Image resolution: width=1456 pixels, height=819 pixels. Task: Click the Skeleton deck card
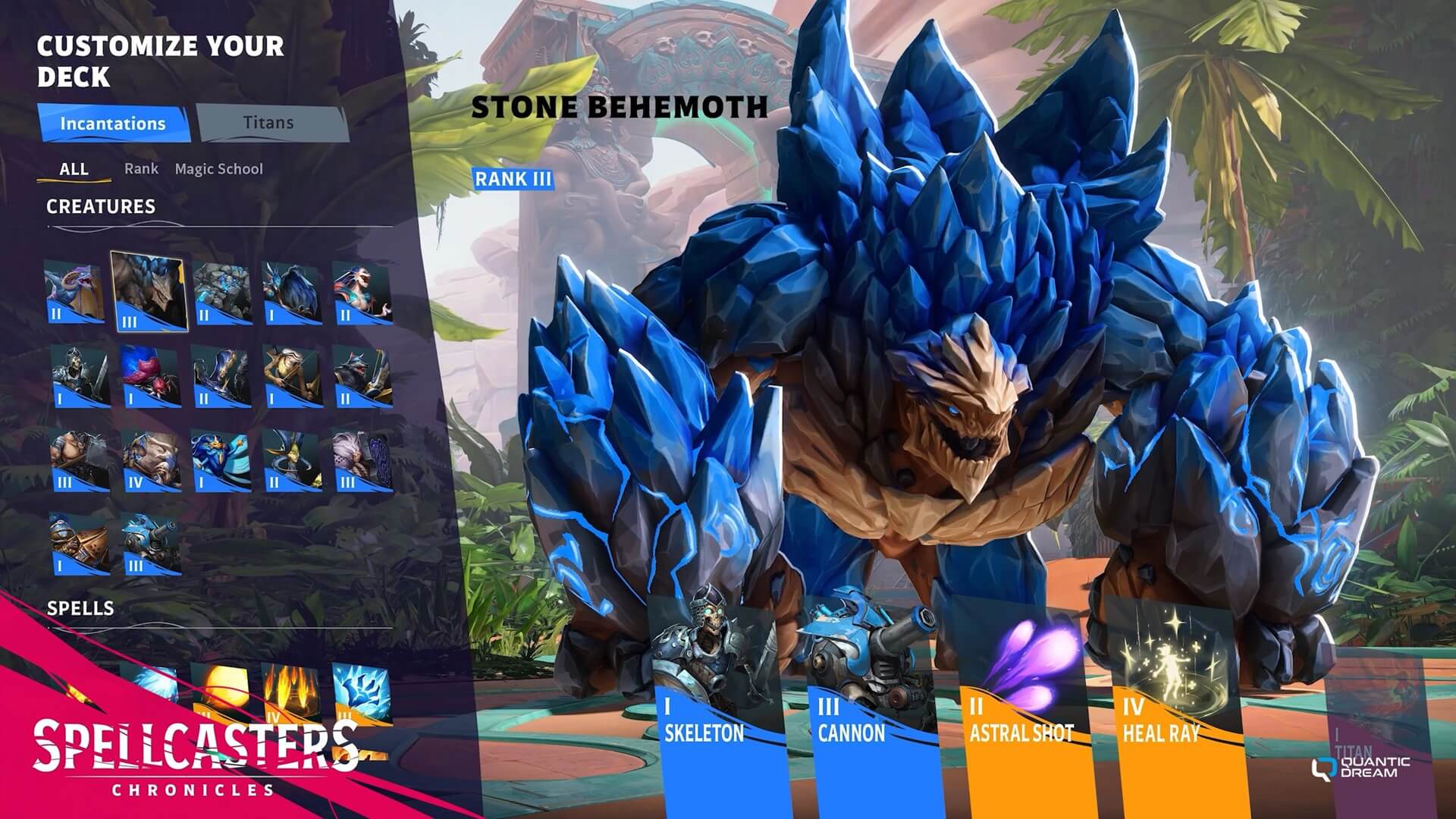(x=717, y=705)
